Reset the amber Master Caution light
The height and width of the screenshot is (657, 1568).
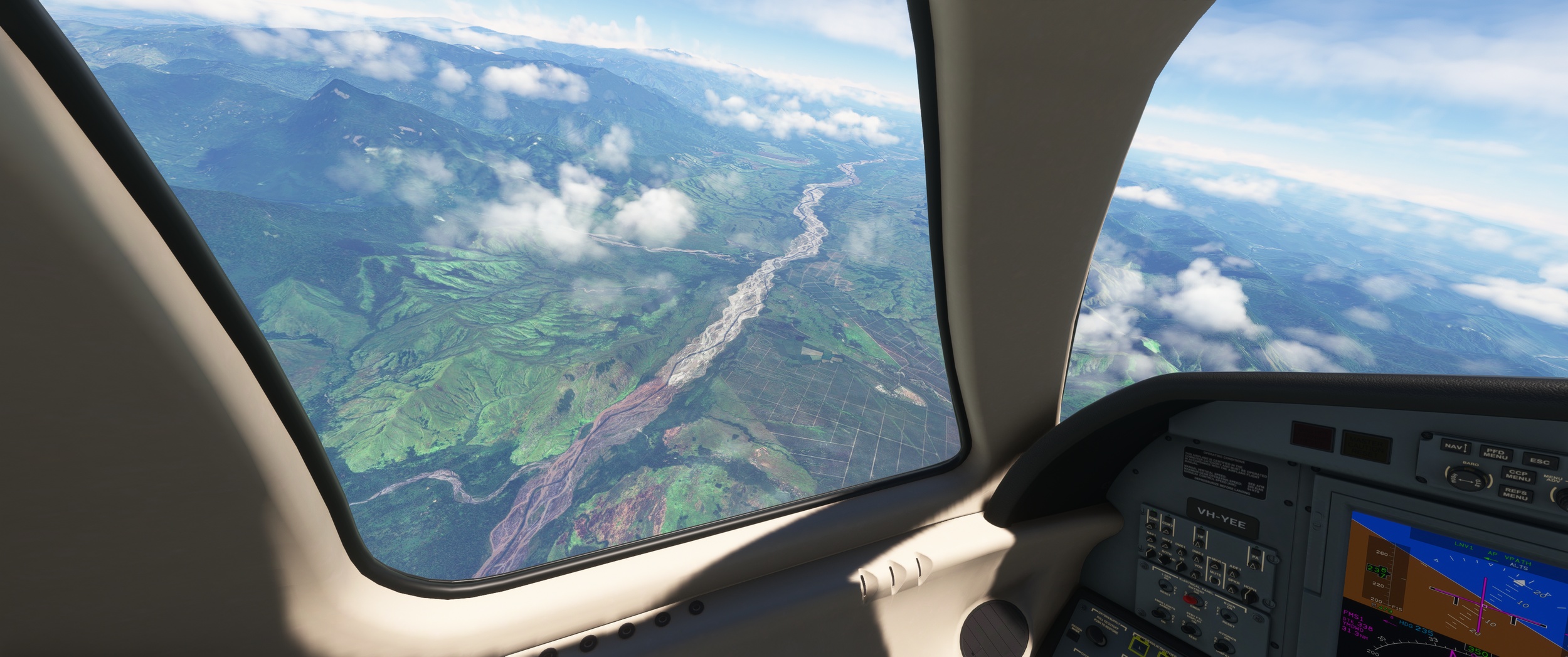click(x=1365, y=446)
